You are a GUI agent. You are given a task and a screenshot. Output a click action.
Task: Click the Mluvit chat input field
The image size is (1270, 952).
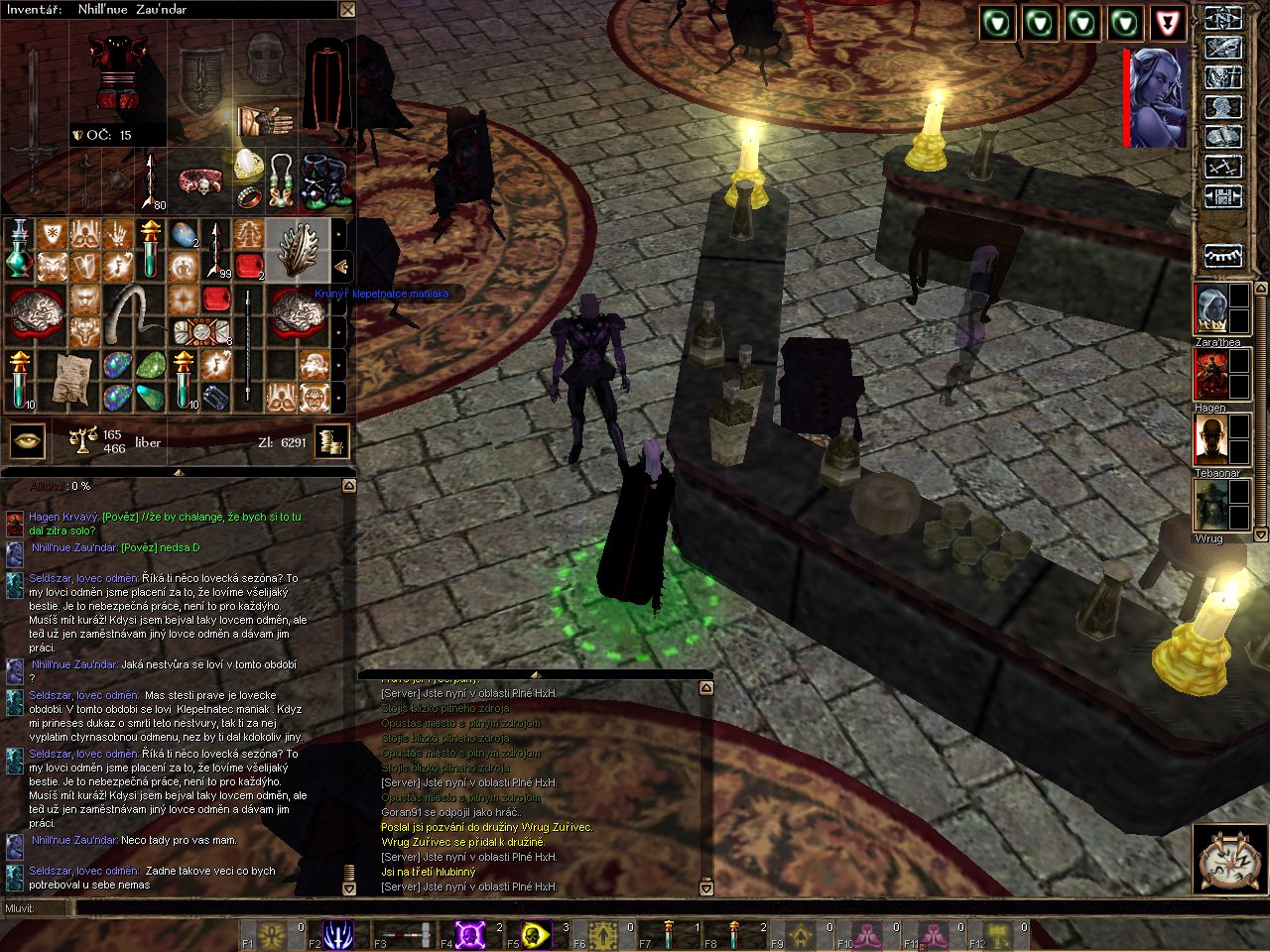(635, 907)
